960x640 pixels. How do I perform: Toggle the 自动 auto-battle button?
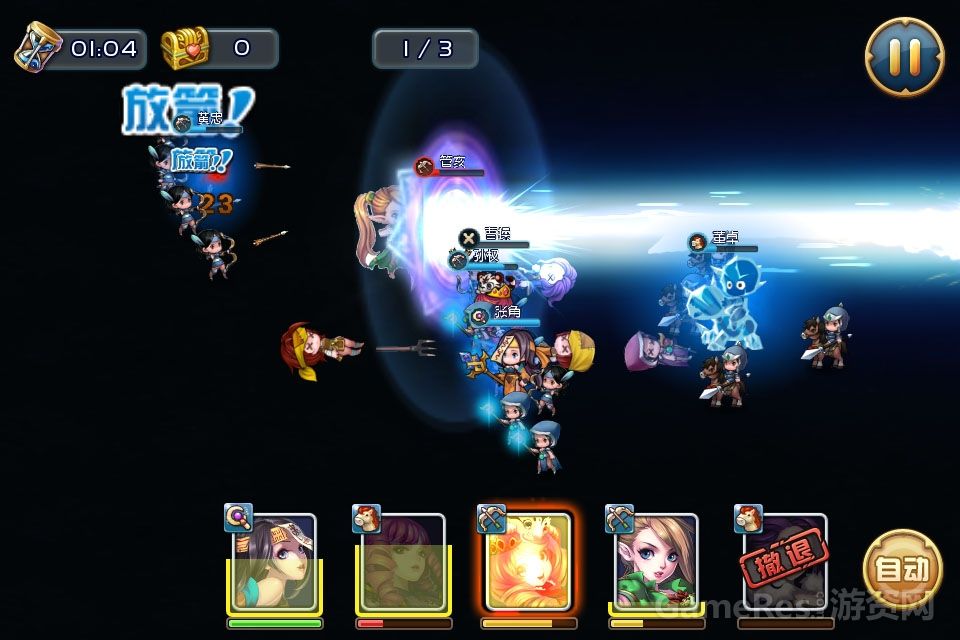pos(902,569)
